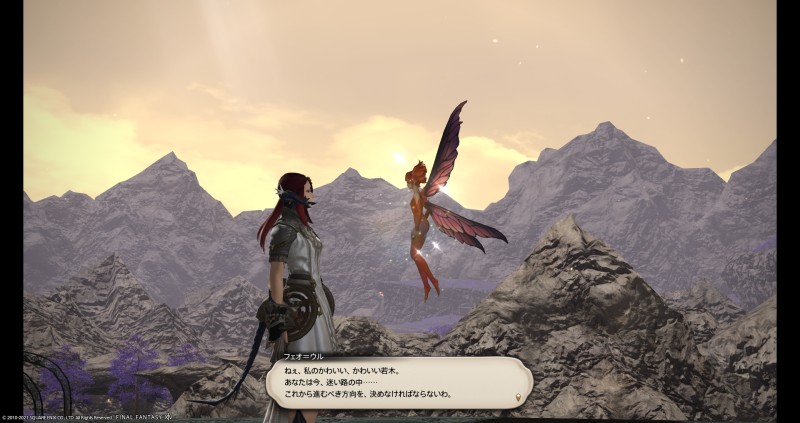Advance Feo Ul's dialogue box
800x423 pixels.
pyautogui.click(x=398, y=381)
